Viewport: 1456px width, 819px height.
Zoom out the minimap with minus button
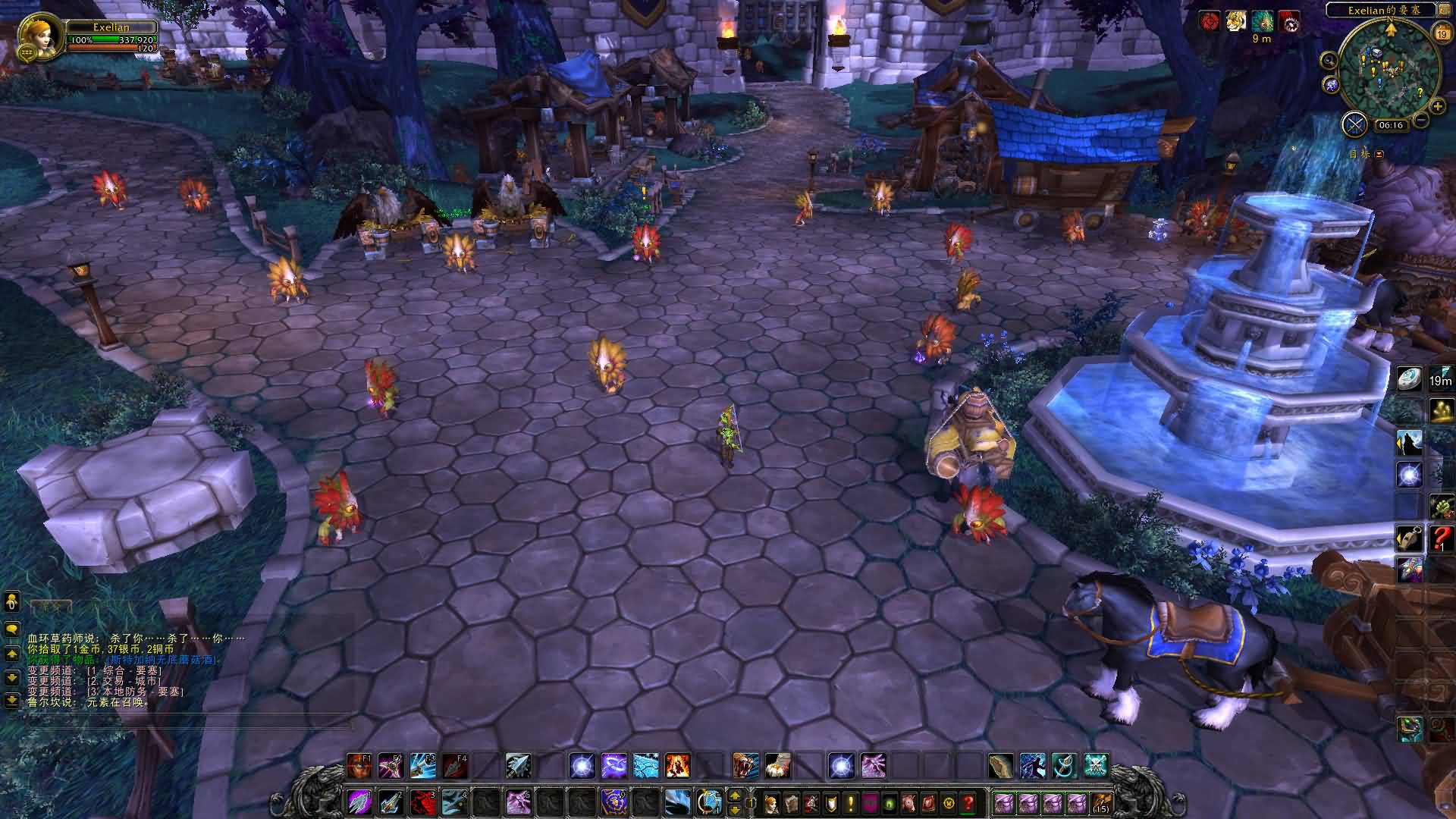click(1421, 120)
